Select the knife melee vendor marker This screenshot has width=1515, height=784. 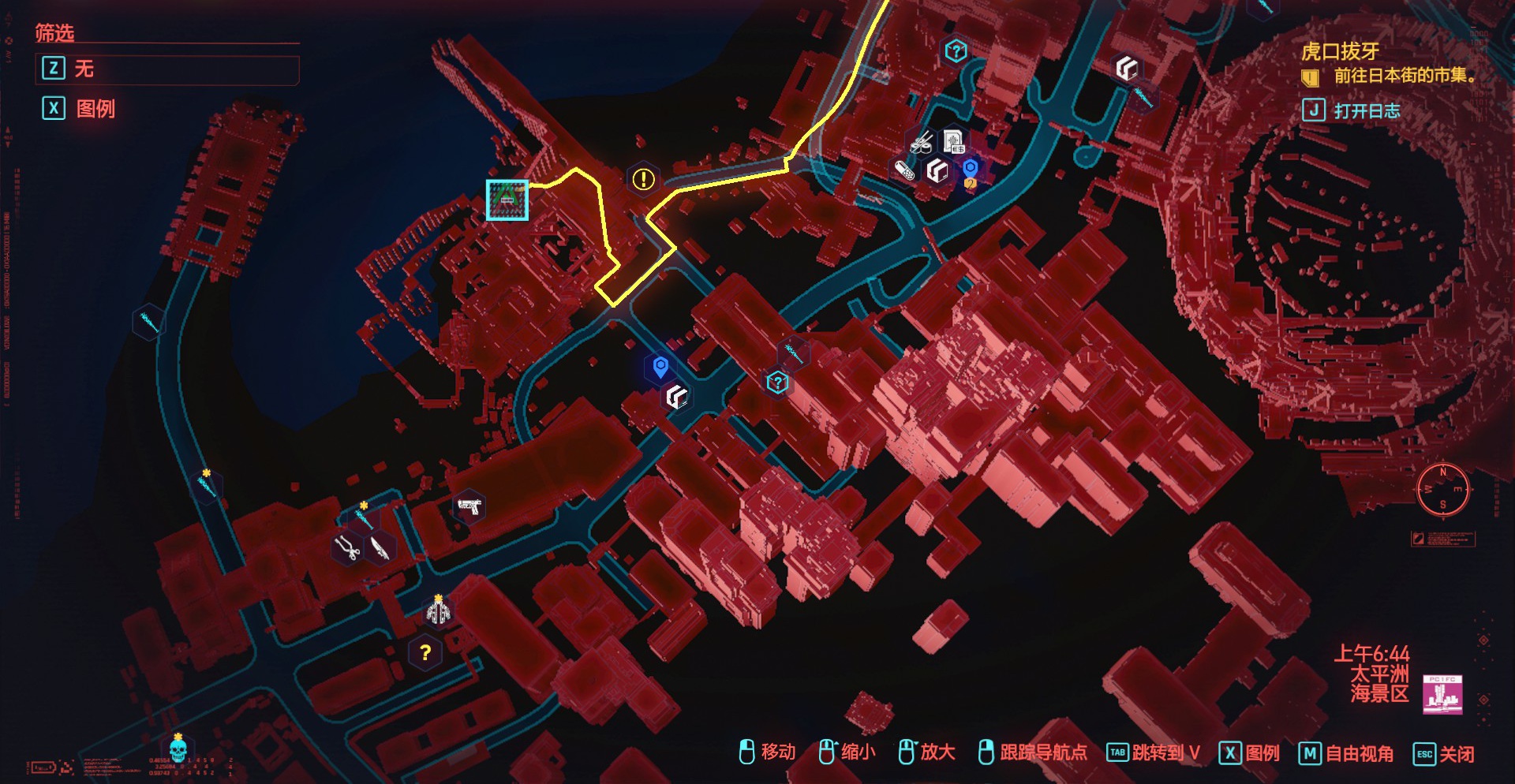pyautogui.click(x=382, y=547)
